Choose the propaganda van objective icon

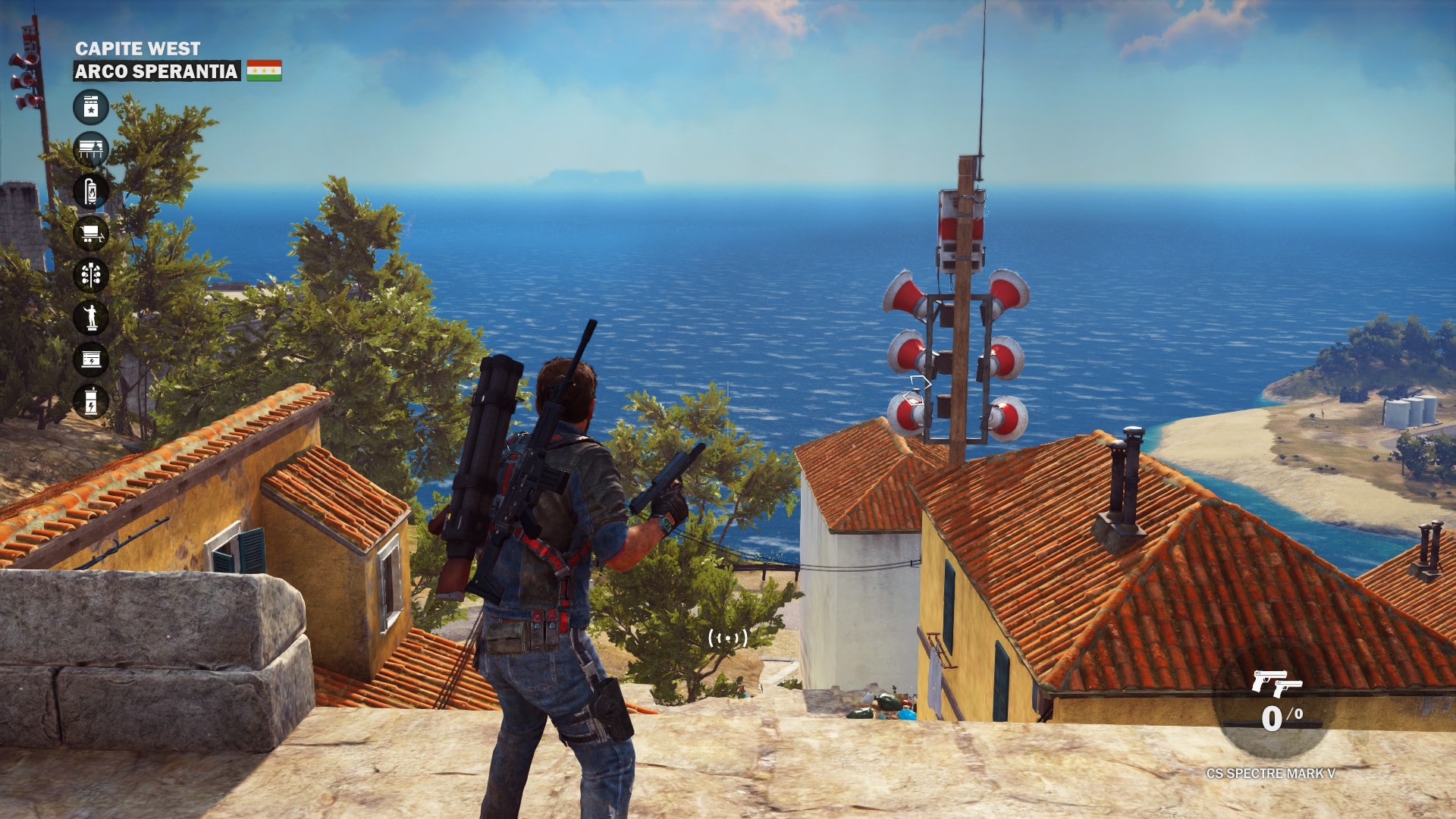click(91, 233)
